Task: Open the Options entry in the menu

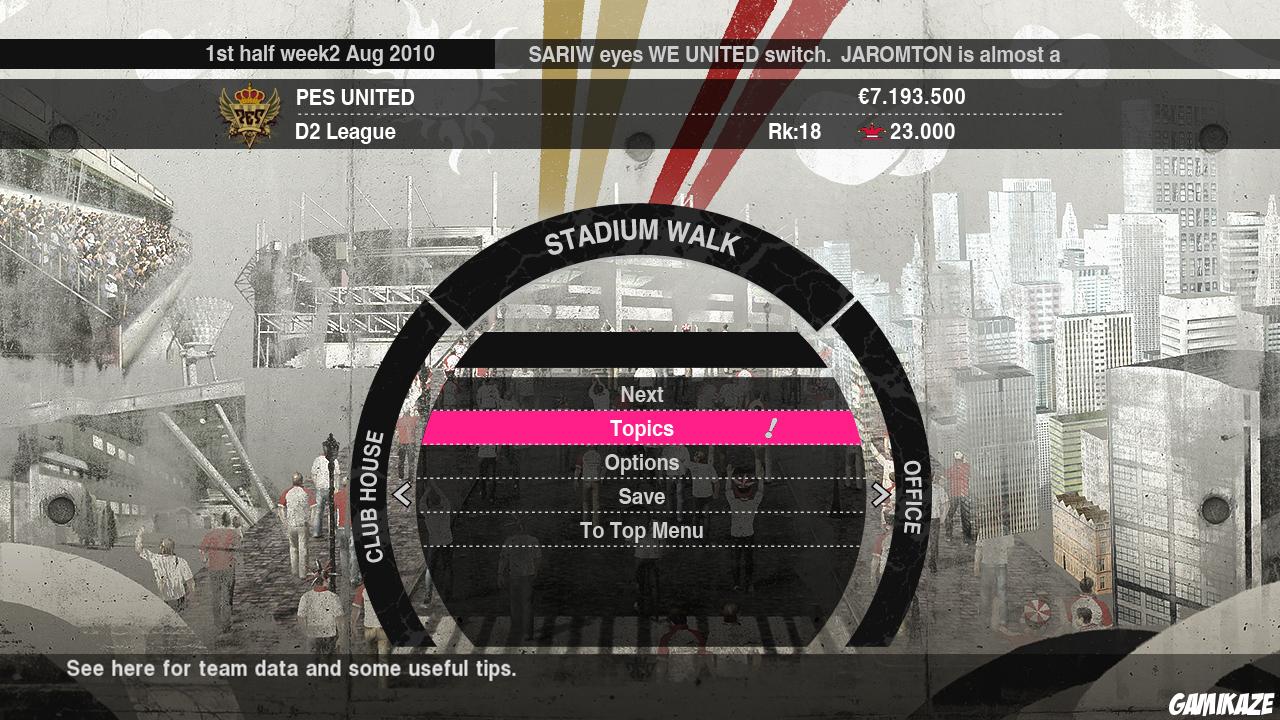Action: tap(642, 462)
